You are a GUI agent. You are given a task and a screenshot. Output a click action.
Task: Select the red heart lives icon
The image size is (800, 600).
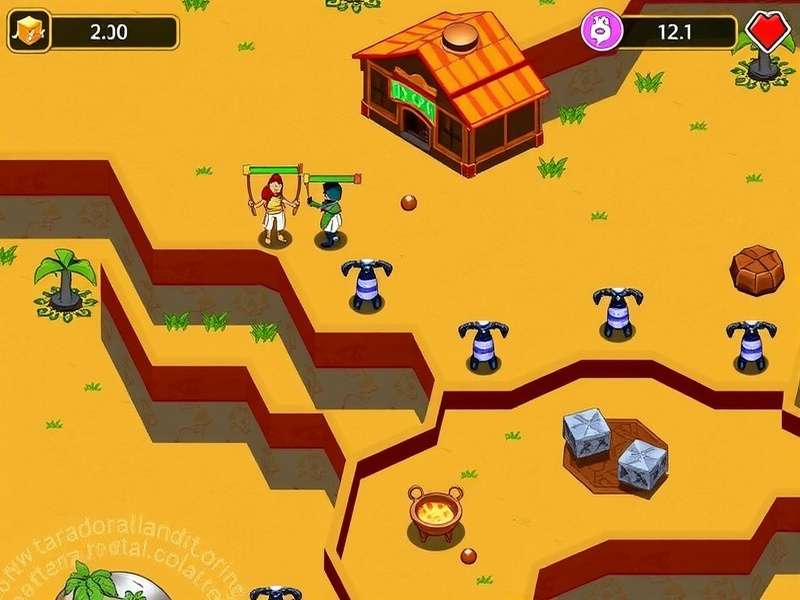[768, 30]
